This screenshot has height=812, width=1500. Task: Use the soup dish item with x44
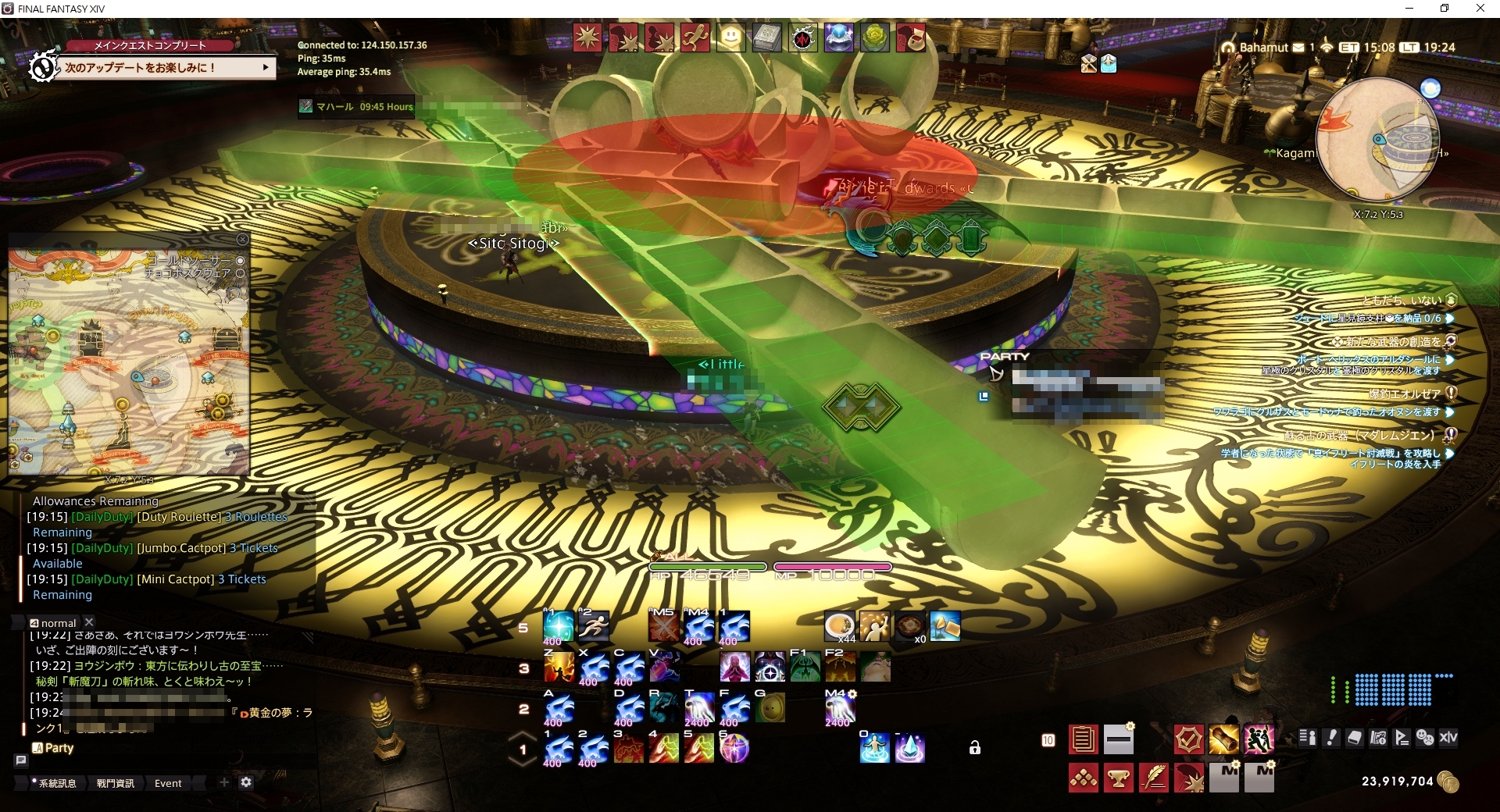(x=839, y=626)
